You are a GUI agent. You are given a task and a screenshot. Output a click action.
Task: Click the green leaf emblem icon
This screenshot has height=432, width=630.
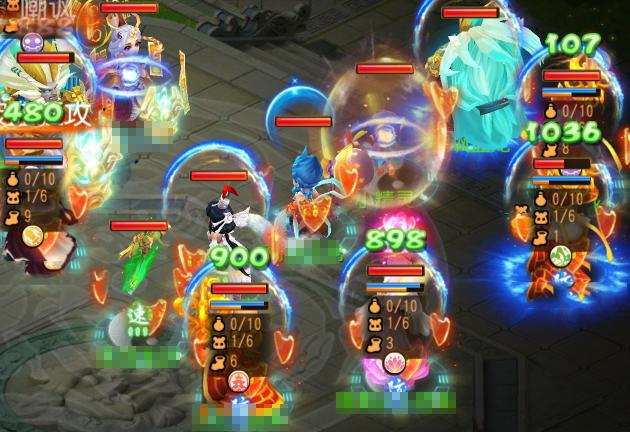560,254
